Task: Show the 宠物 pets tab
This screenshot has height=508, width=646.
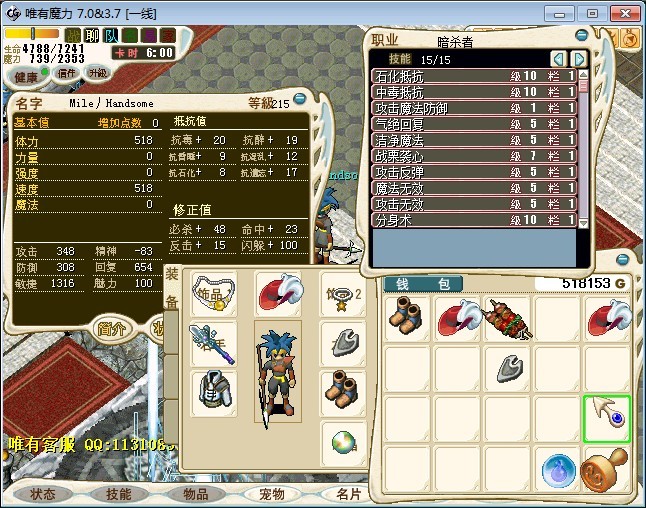Action: click(271, 494)
